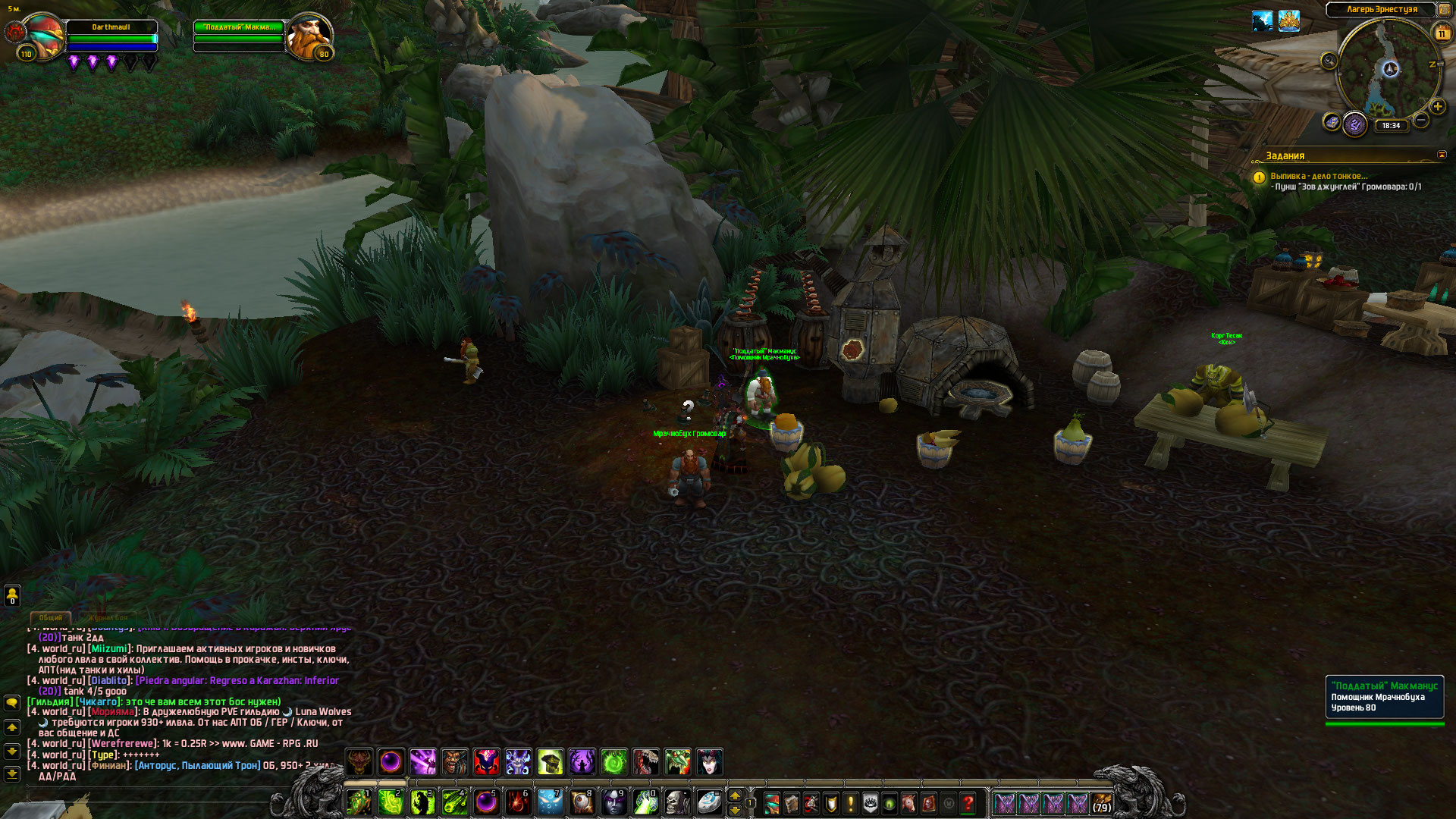The height and width of the screenshot is (819, 1456).
Task: Open the social friends button showing 0
Action: tap(12, 595)
